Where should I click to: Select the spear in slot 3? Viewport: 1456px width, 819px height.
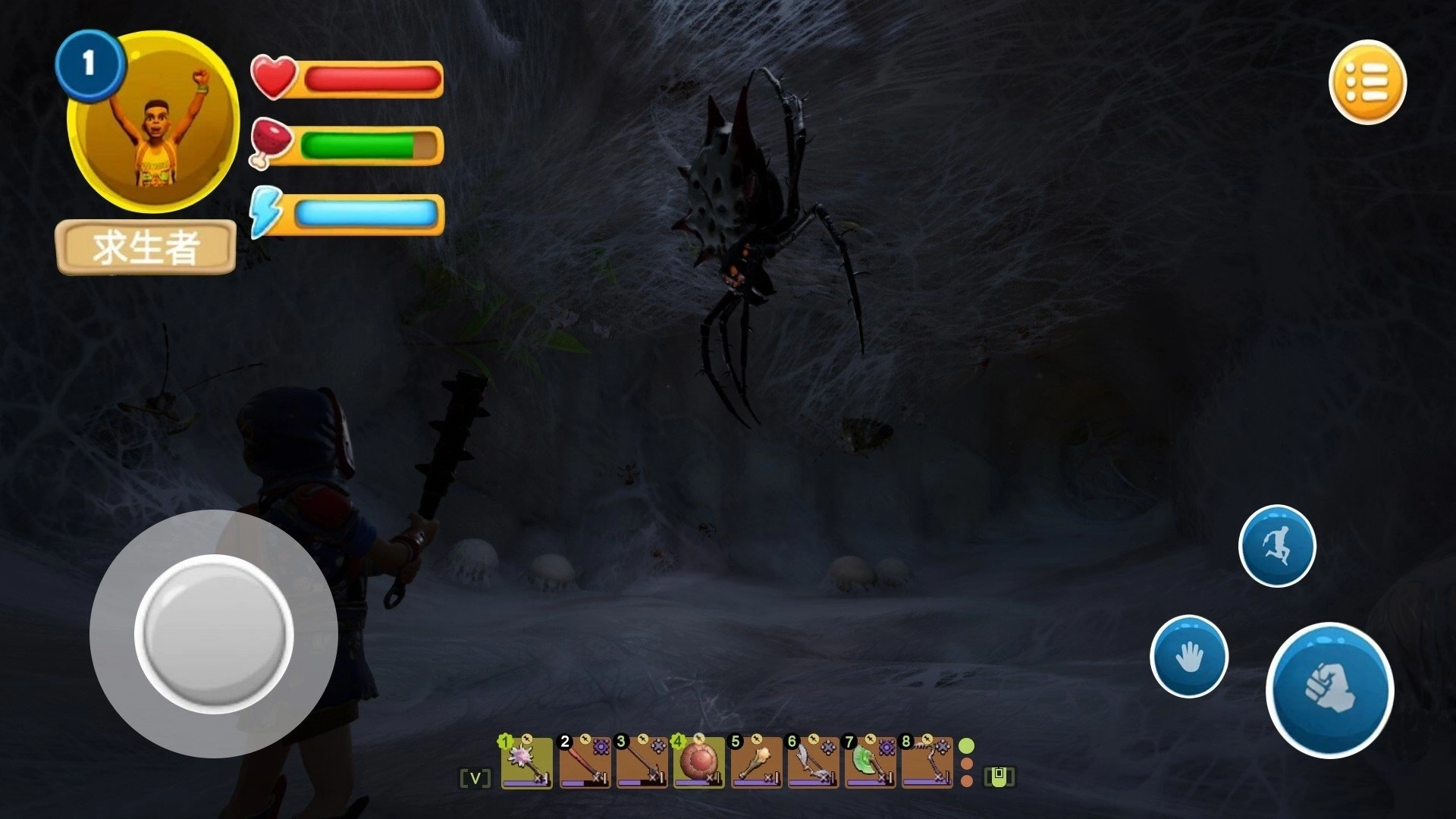[x=642, y=763]
